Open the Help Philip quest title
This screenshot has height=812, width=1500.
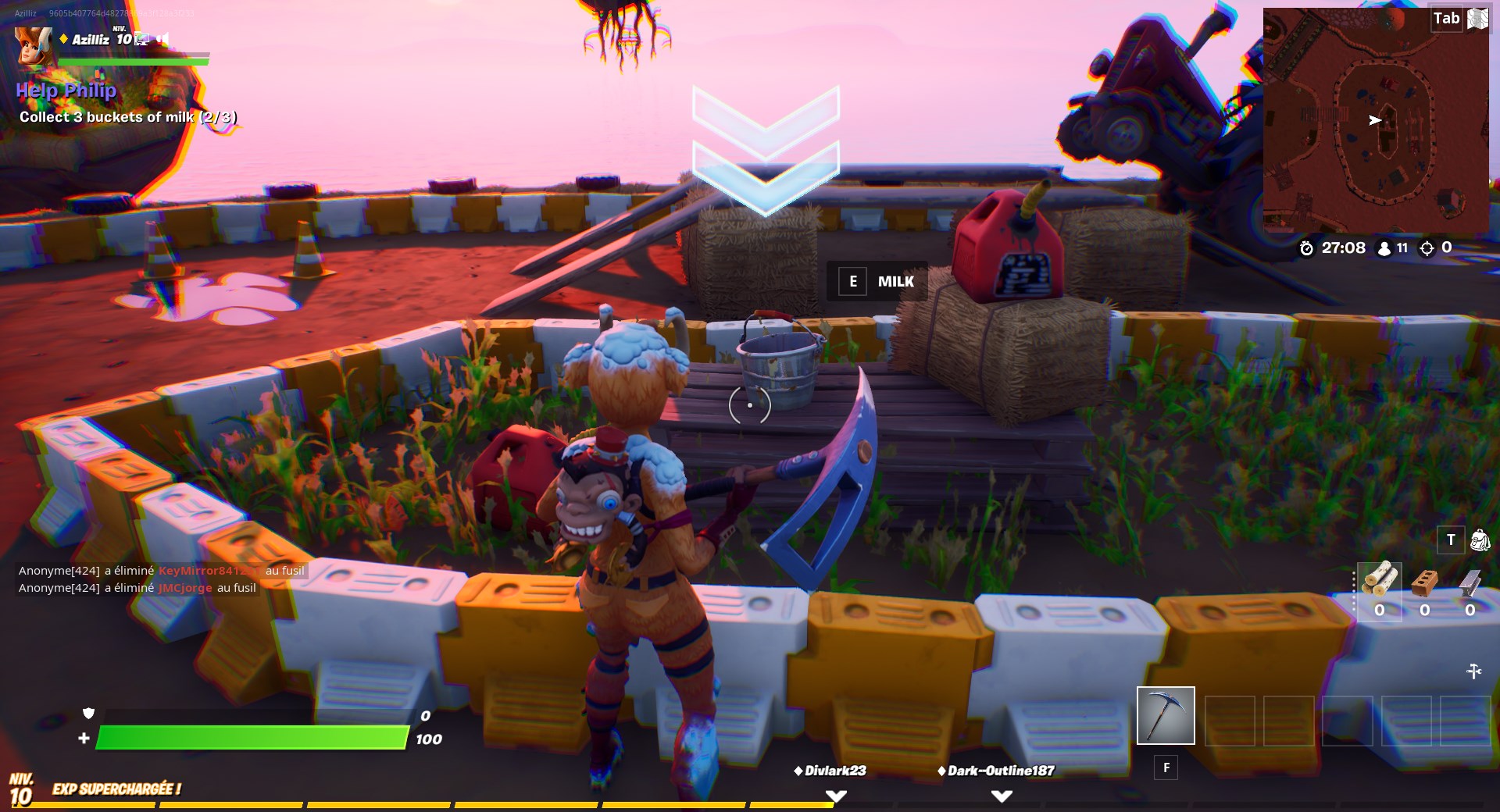pos(66,90)
